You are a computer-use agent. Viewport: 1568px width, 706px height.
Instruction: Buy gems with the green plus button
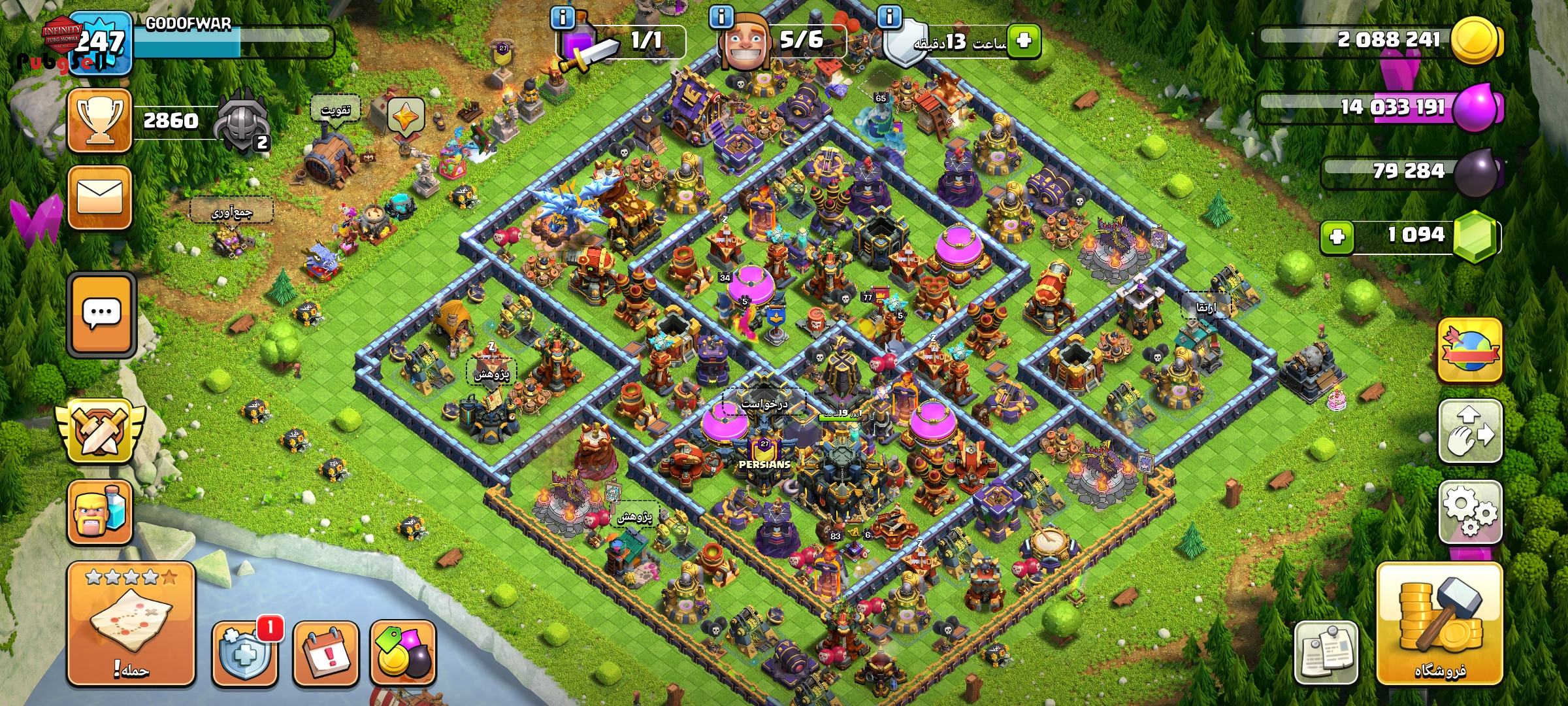coord(1337,237)
